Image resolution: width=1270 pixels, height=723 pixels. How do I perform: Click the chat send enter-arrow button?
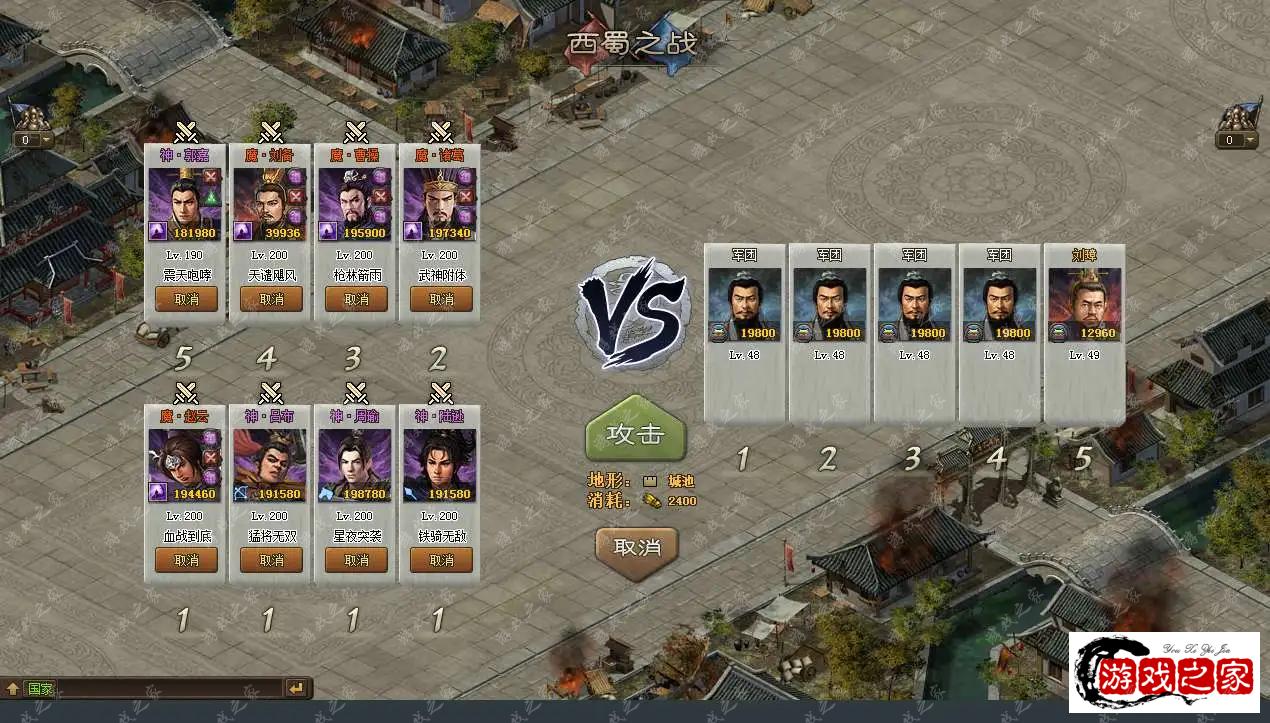pyautogui.click(x=297, y=688)
